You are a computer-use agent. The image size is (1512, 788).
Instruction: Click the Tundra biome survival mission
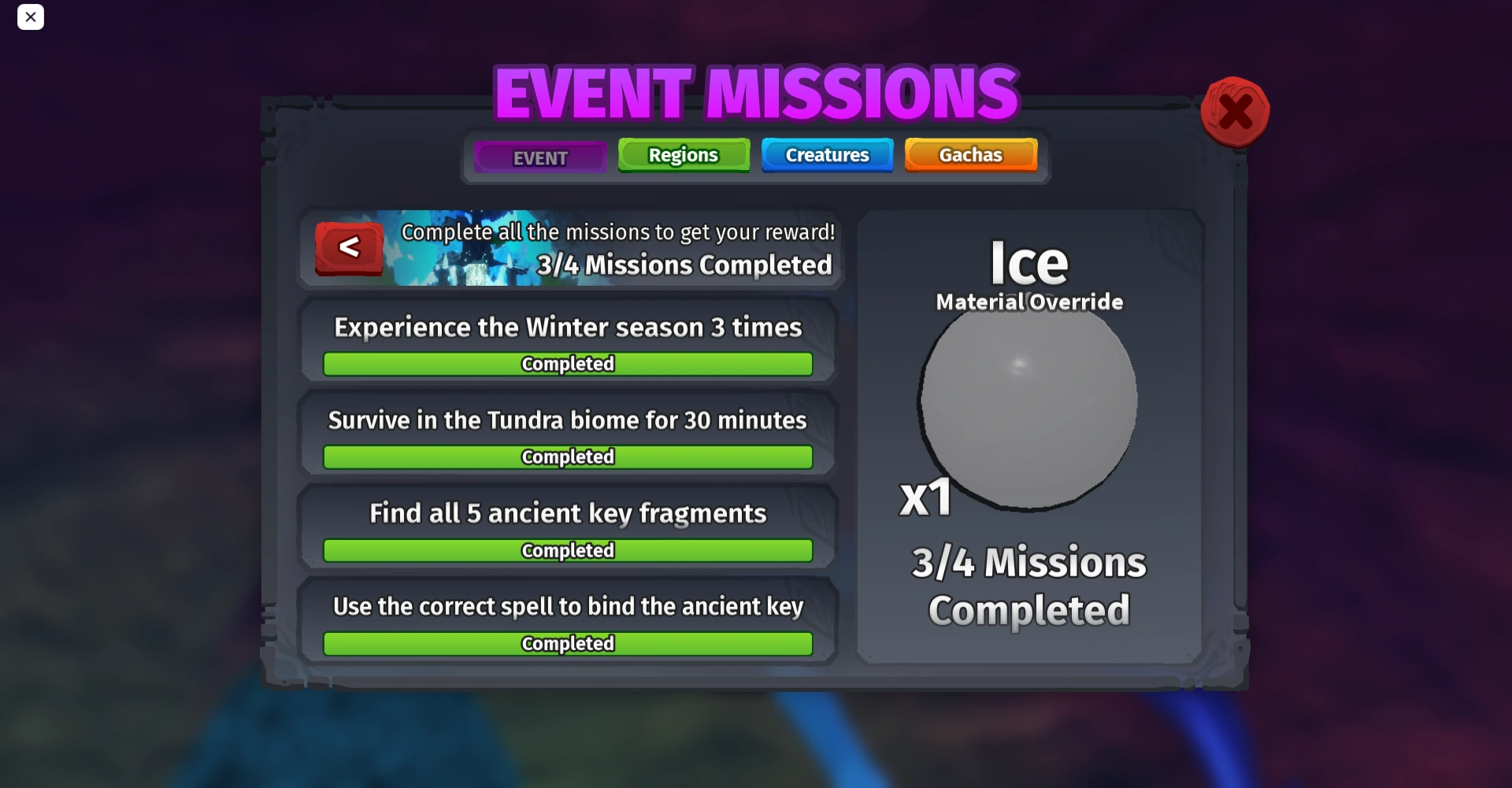click(567, 420)
